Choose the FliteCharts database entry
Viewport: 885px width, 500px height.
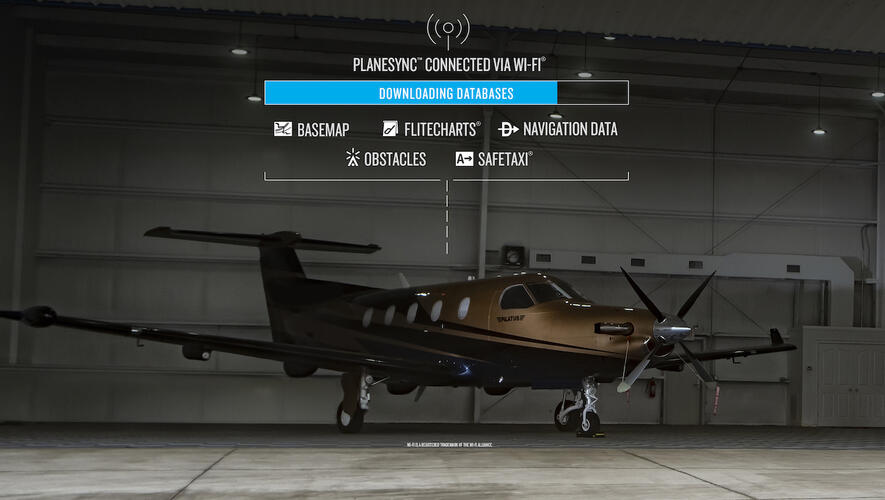click(x=431, y=129)
